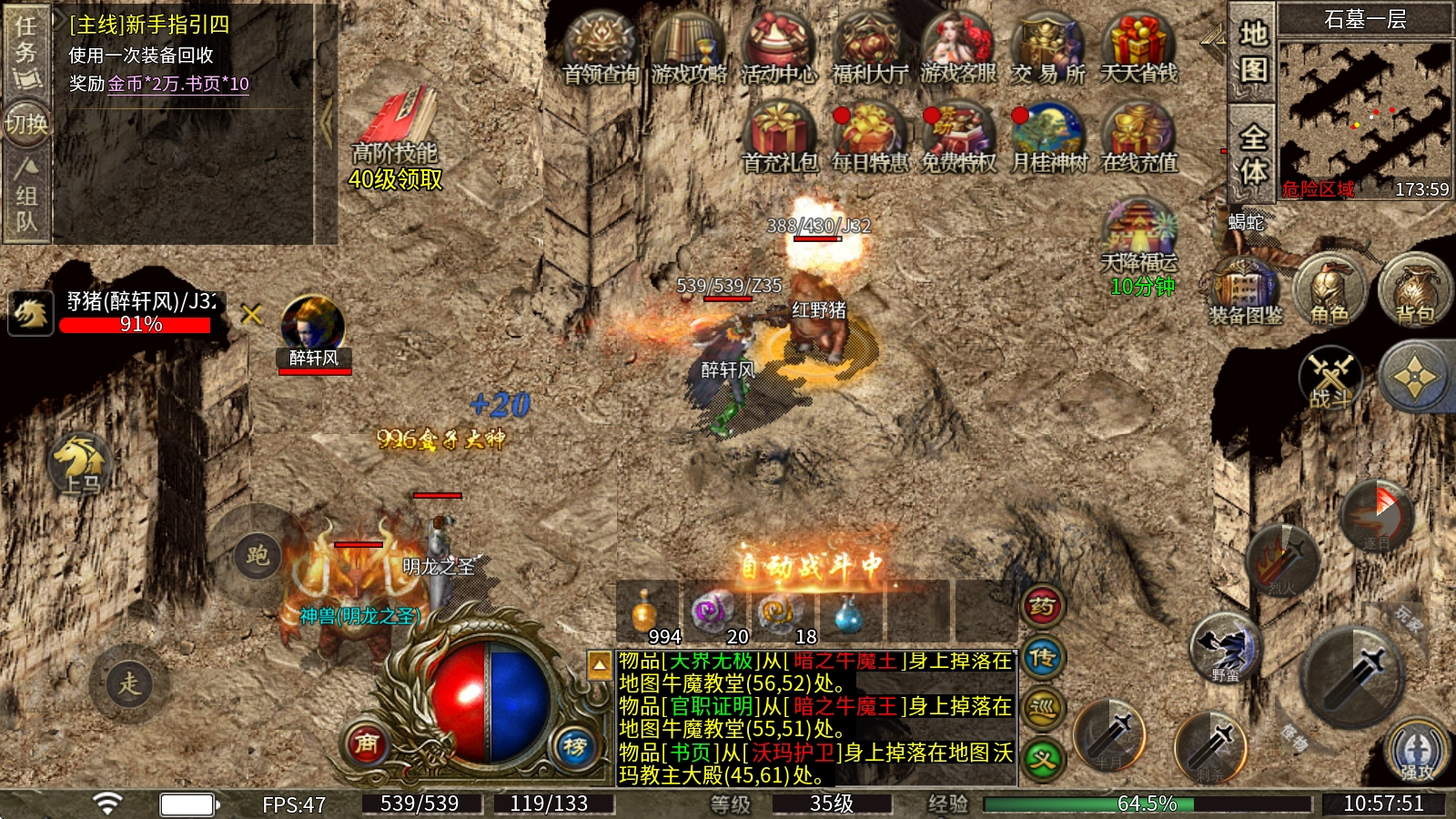Open the 游戏攻略 game guide
1456x819 pixels.
tap(689, 45)
